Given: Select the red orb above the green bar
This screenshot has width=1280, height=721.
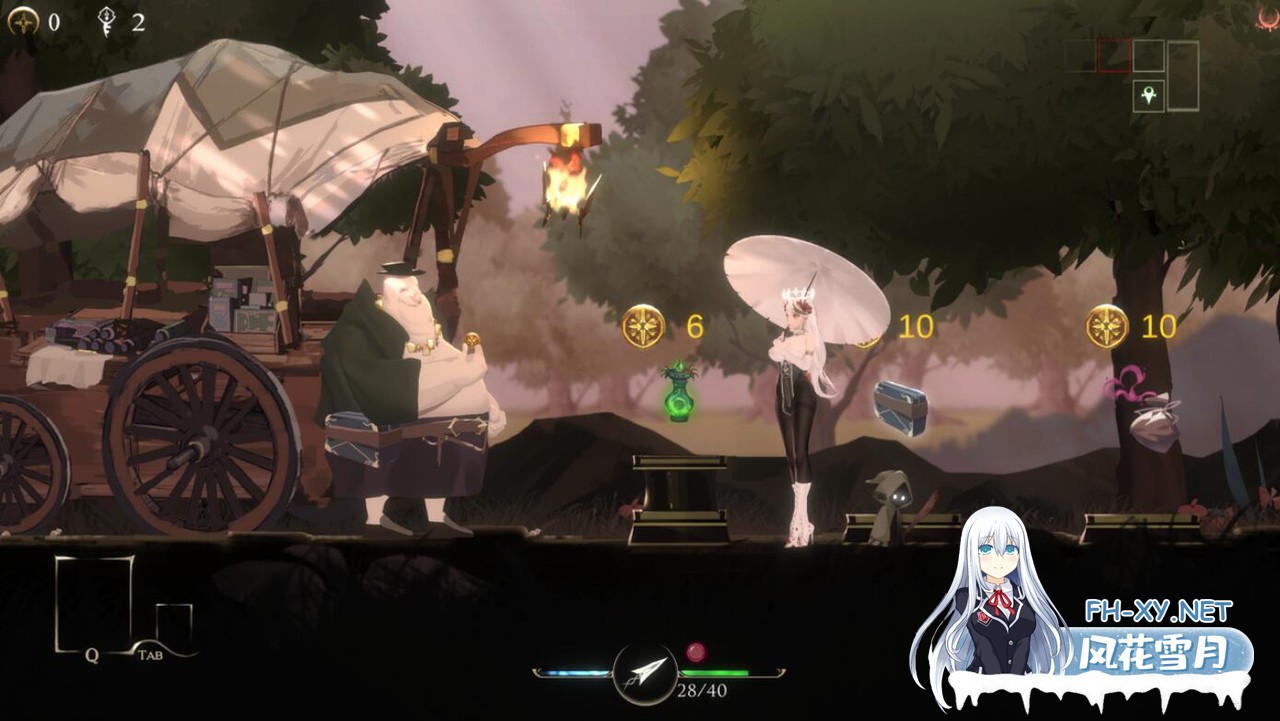Looking at the screenshot, I should pyautogui.click(x=696, y=652).
